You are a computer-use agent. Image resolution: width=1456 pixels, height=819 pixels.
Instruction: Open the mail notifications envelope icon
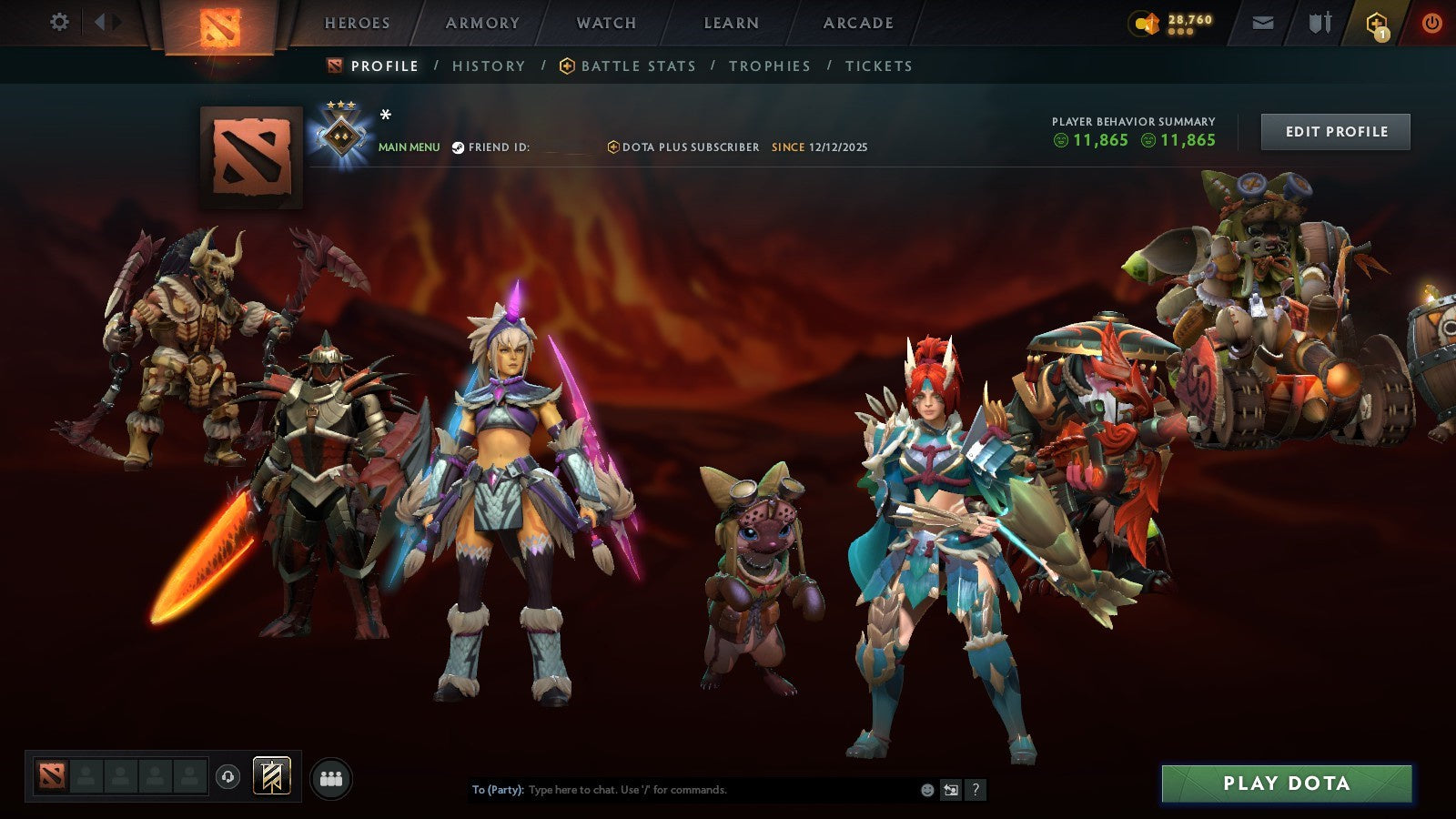point(1262,23)
